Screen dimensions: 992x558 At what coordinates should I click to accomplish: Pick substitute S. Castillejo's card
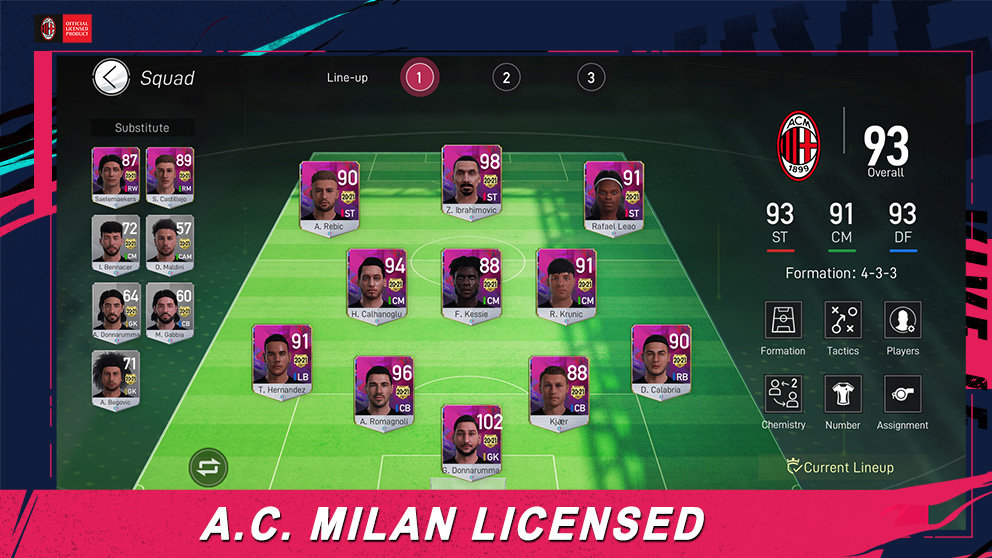click(168, 173)
